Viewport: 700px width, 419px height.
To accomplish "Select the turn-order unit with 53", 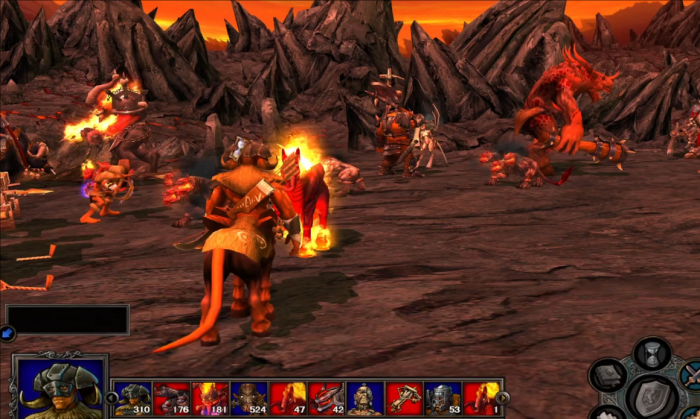I will click(x=441, y=397).
